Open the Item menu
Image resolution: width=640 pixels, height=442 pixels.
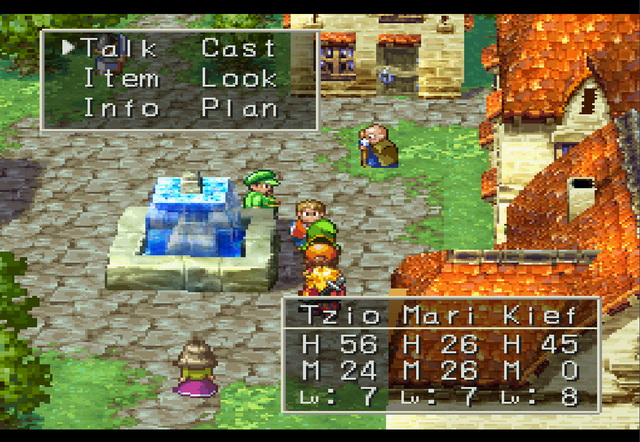tap(119, 77)
